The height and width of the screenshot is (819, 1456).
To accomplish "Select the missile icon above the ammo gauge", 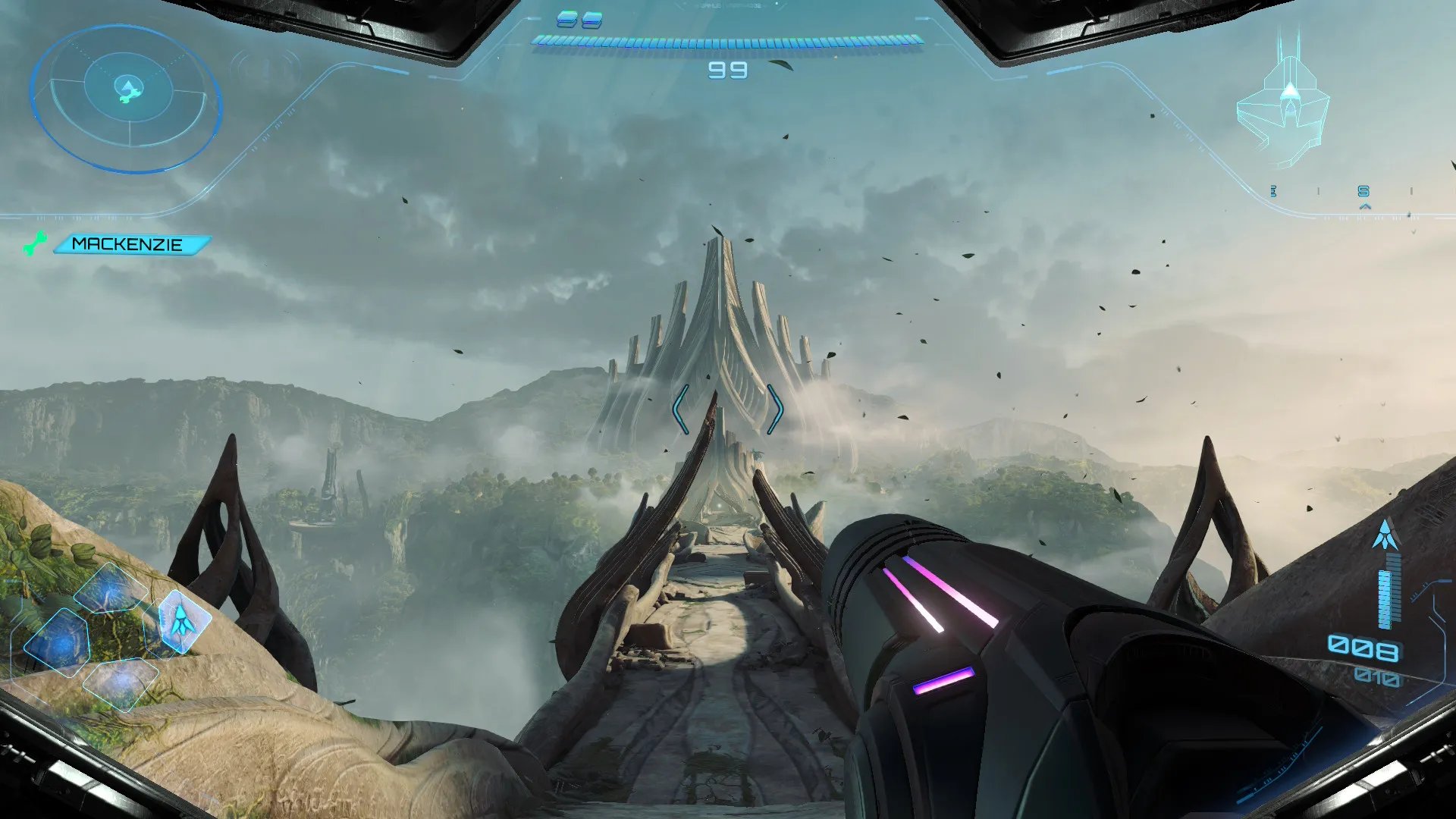I will click(1385, 535).
